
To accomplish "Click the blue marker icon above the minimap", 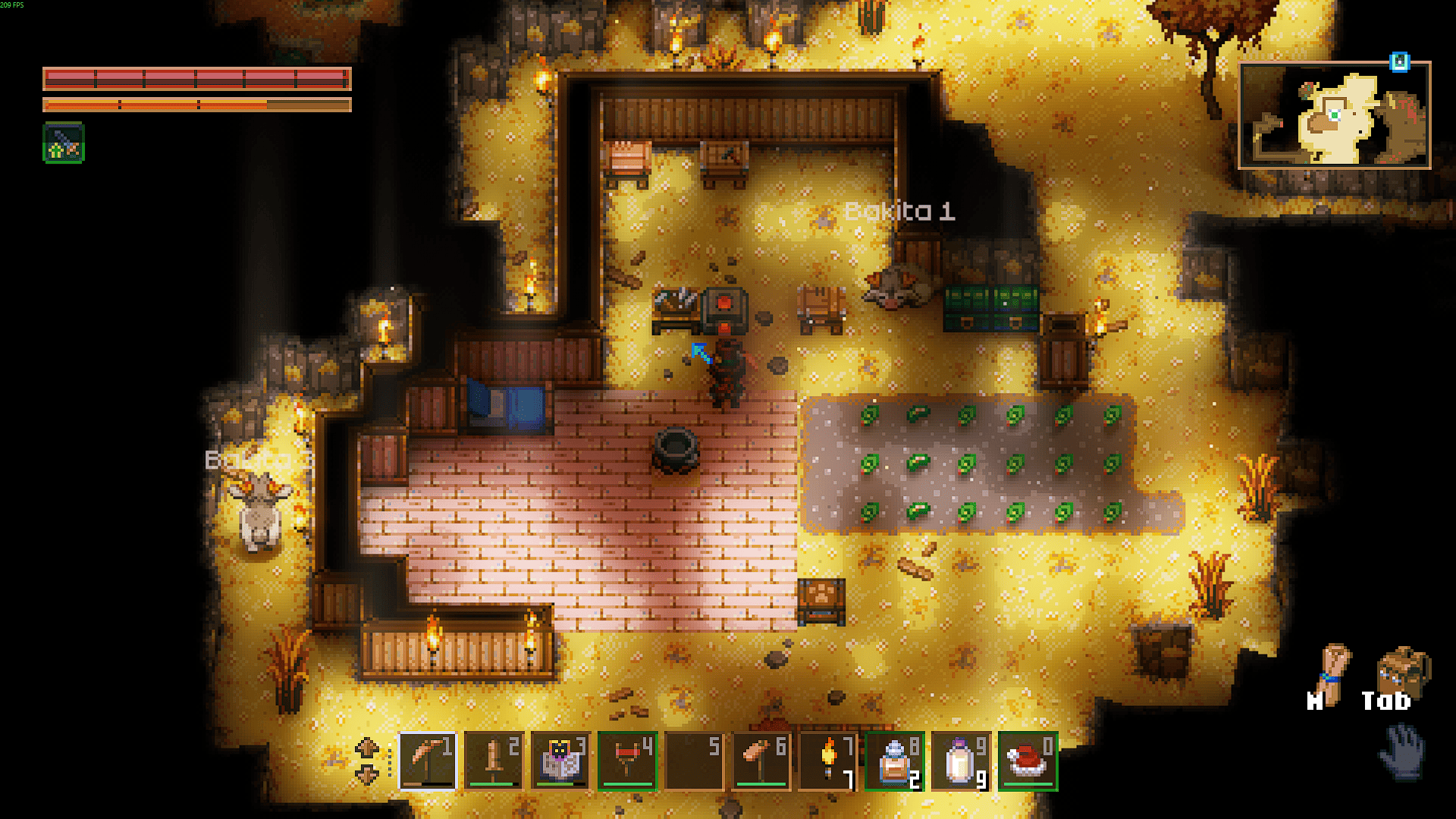I will 1399,61.
